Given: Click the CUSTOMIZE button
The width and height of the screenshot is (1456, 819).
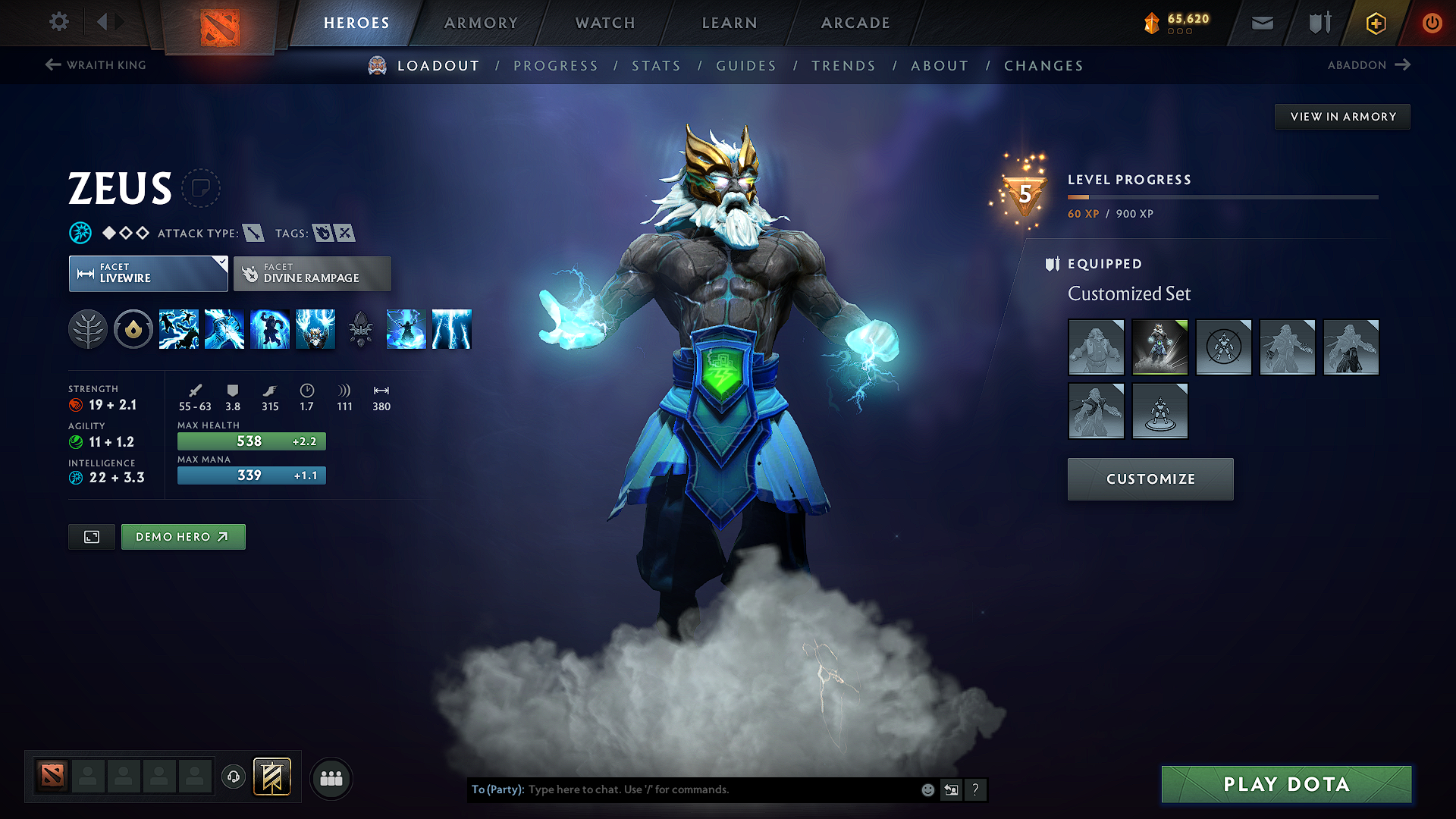Looking at the screenshot, I should 1150,479.
